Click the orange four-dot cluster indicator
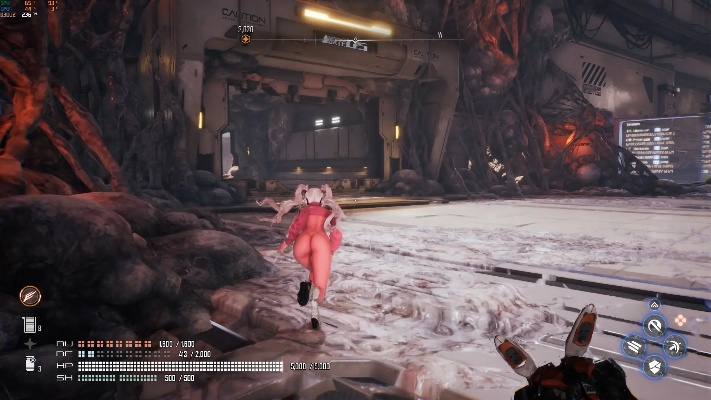The height and width of the screenshot is (400, 711). point(679,320)
